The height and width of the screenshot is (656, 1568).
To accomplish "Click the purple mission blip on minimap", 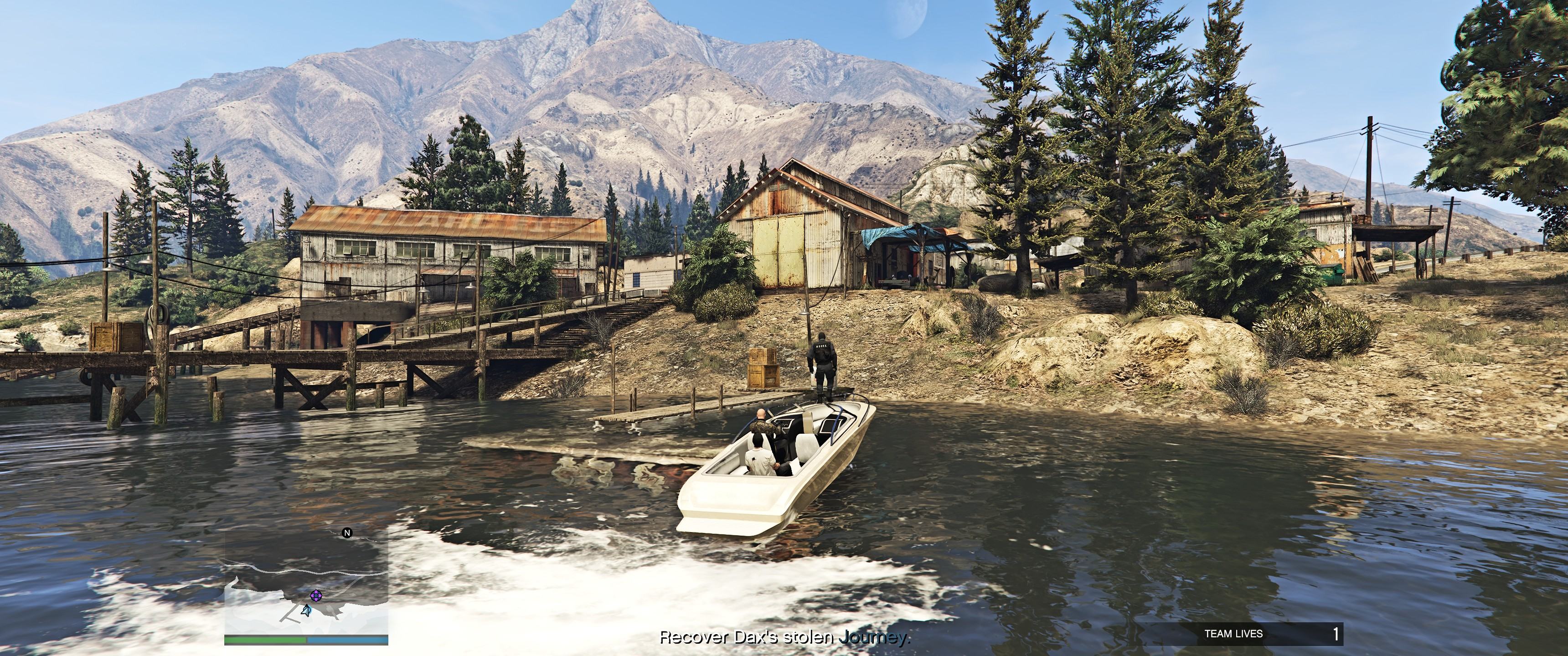I will click(316, 596).
